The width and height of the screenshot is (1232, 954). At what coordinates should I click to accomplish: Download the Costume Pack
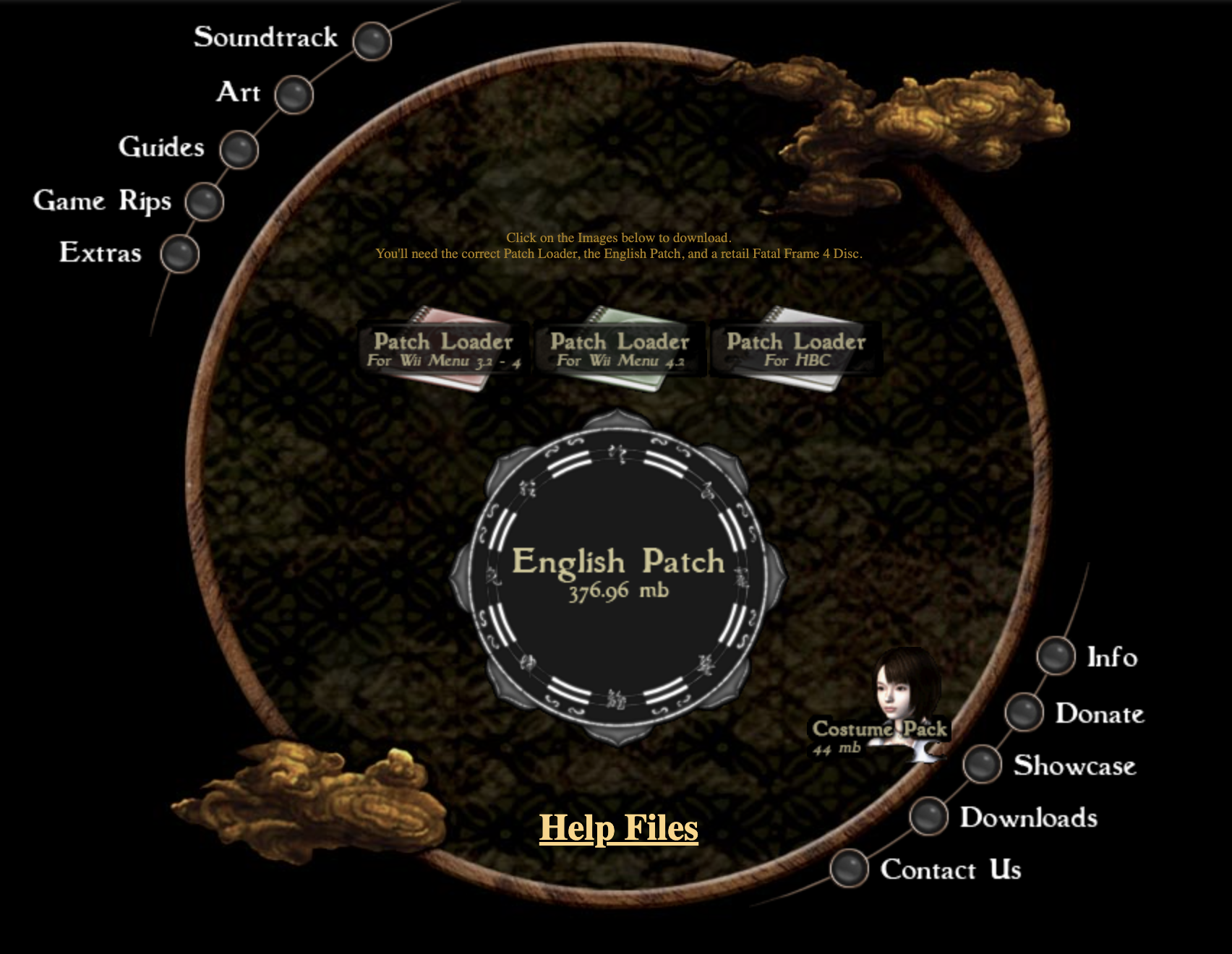(x=880, y=730)
